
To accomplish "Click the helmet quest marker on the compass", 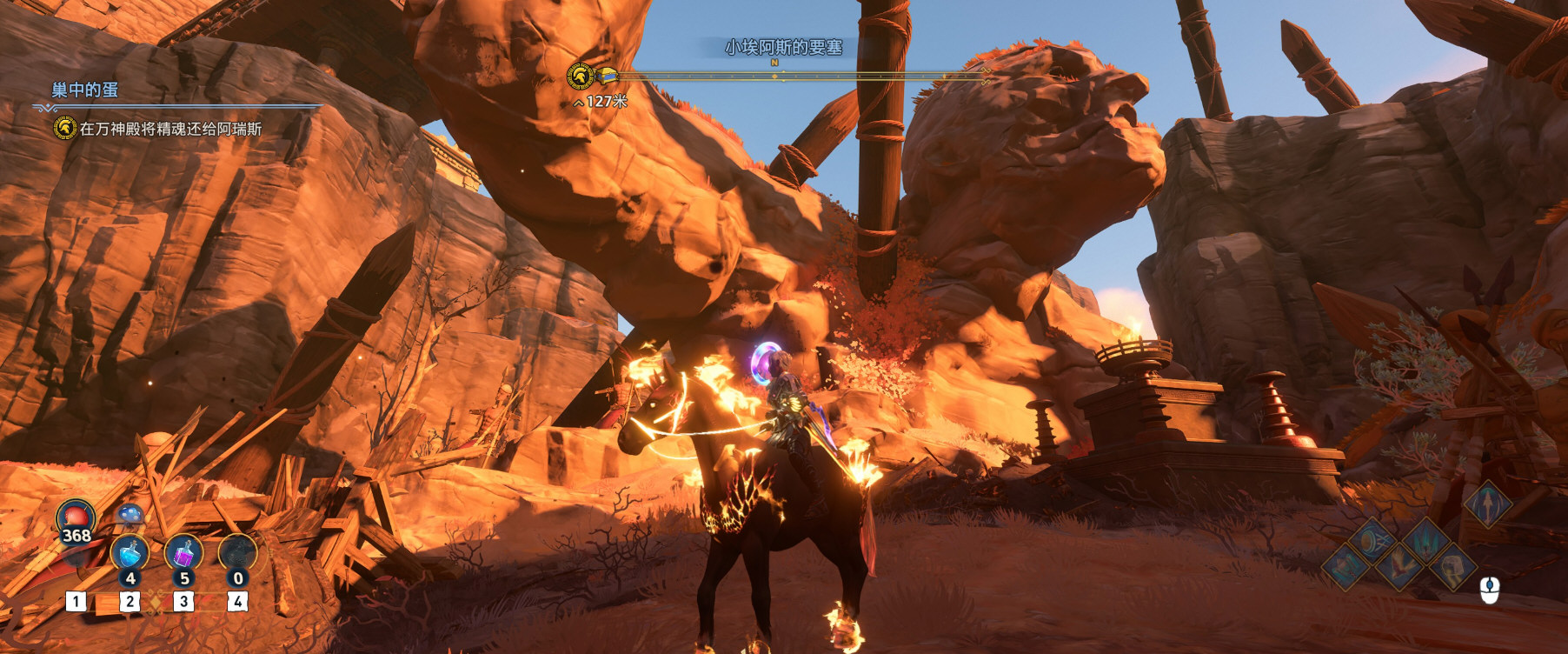I will pyautogui.click(x=580, y=77).
